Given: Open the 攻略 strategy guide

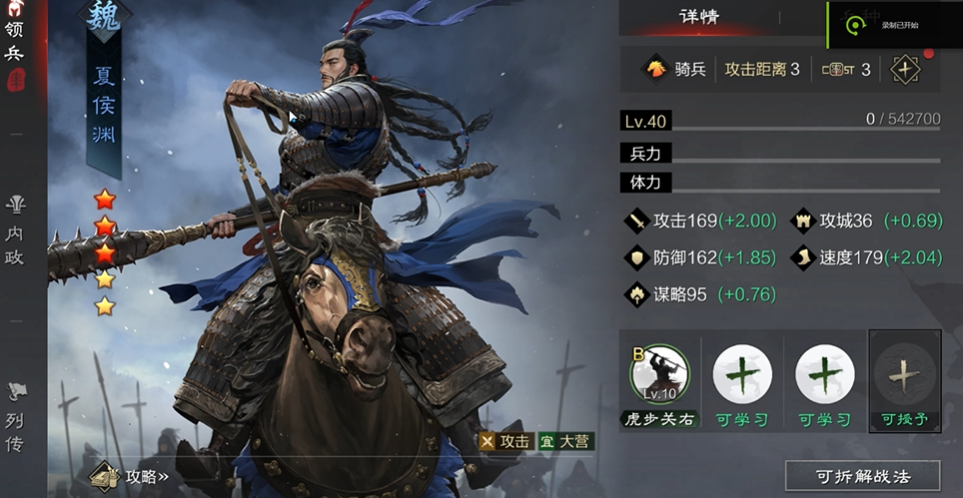Looking at the screenshot, I should pyautogui.click(x=130, y=476).
